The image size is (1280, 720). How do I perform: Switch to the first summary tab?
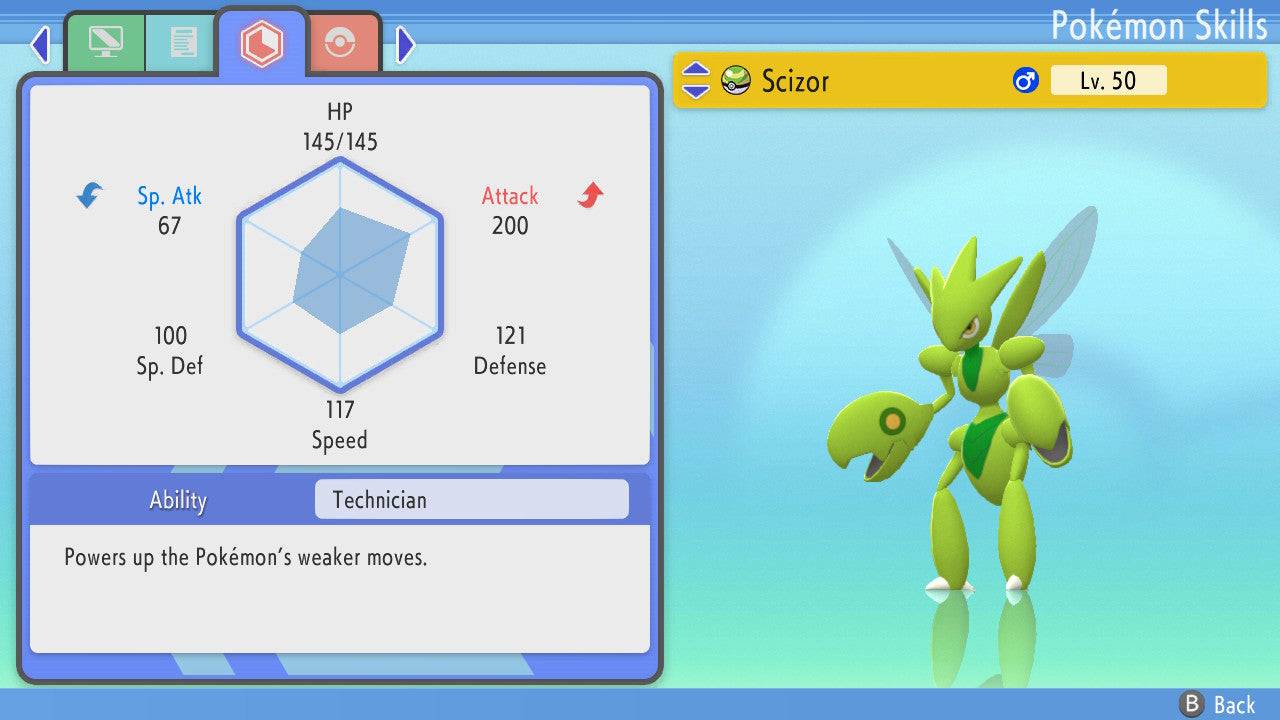click(104, 43)
